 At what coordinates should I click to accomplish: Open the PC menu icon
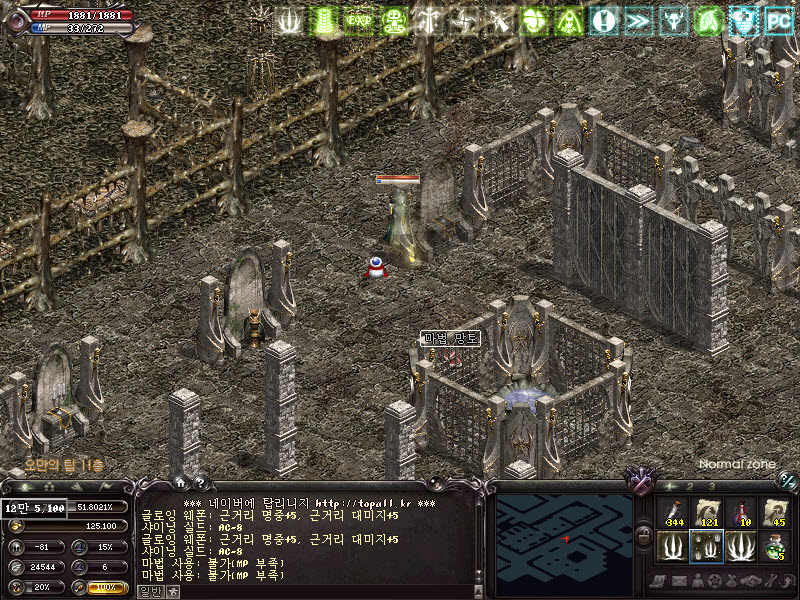[x=778, y=19]
